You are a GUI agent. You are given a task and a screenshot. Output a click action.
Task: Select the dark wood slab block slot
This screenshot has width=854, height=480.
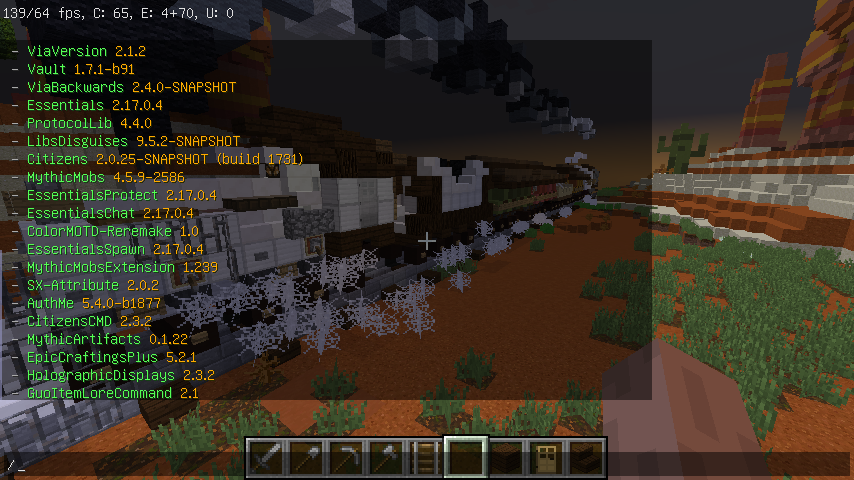pos(506,458)
